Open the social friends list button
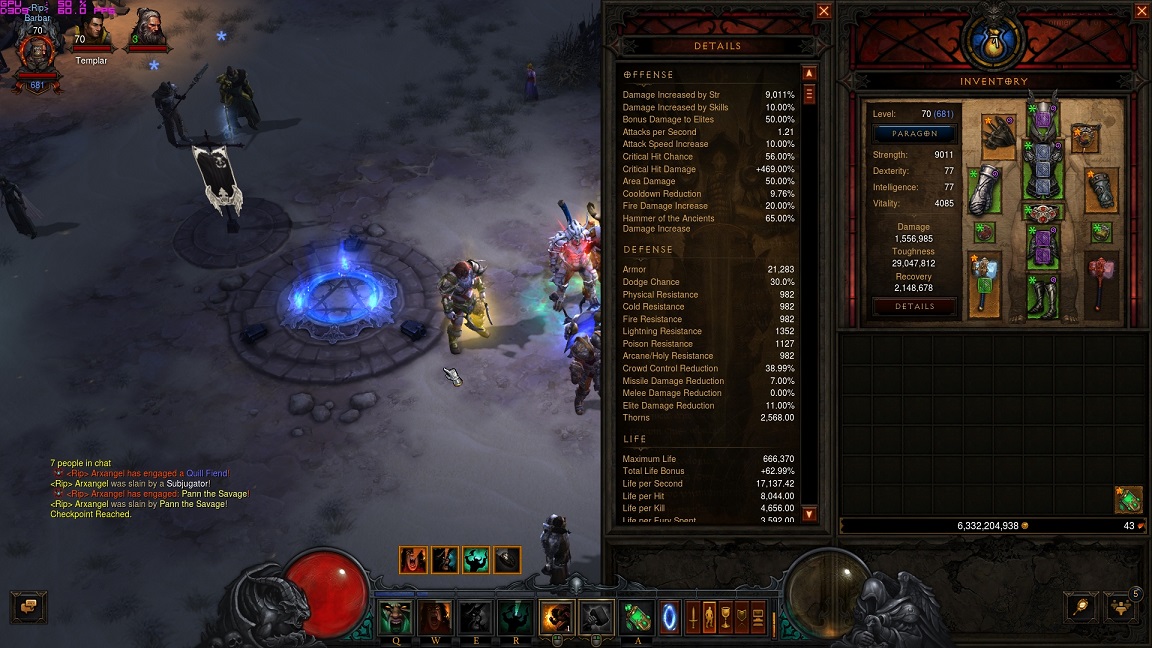 [1122, 606]
